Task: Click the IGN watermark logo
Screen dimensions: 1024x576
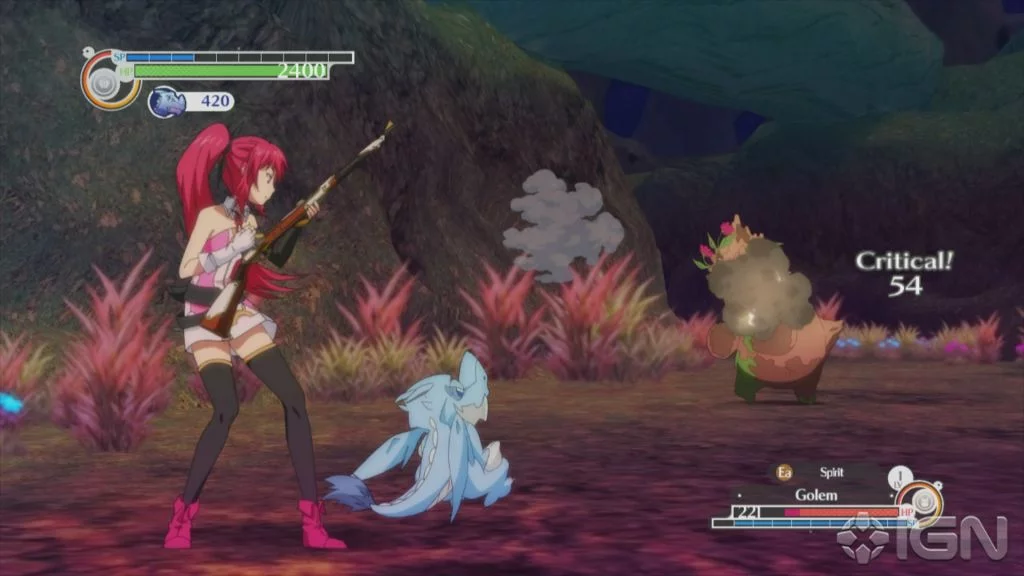Action: (921, 537)
